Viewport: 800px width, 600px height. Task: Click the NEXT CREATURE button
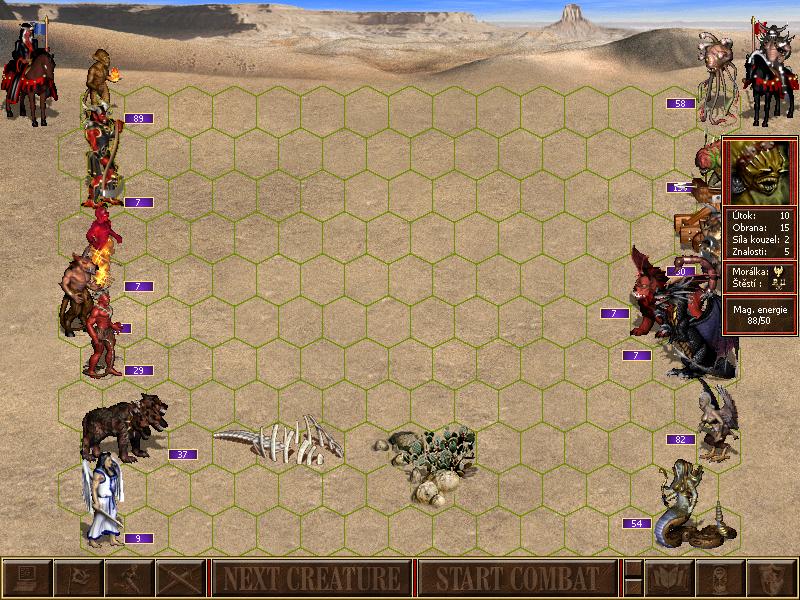[311, 578]
